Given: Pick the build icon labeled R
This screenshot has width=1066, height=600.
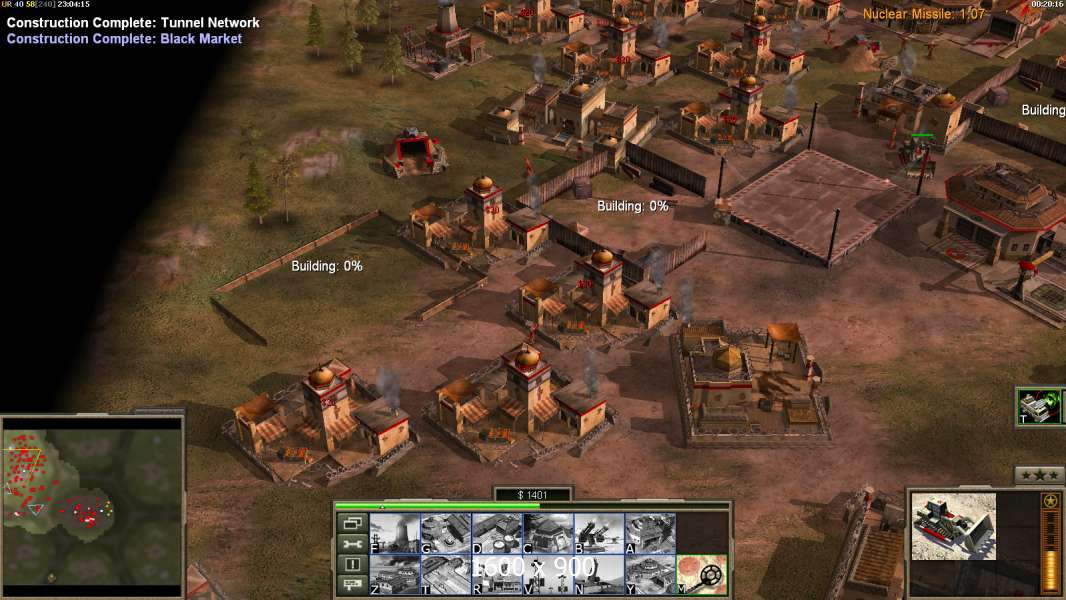Looking at the screenshot, I should [x=497, y=575].
